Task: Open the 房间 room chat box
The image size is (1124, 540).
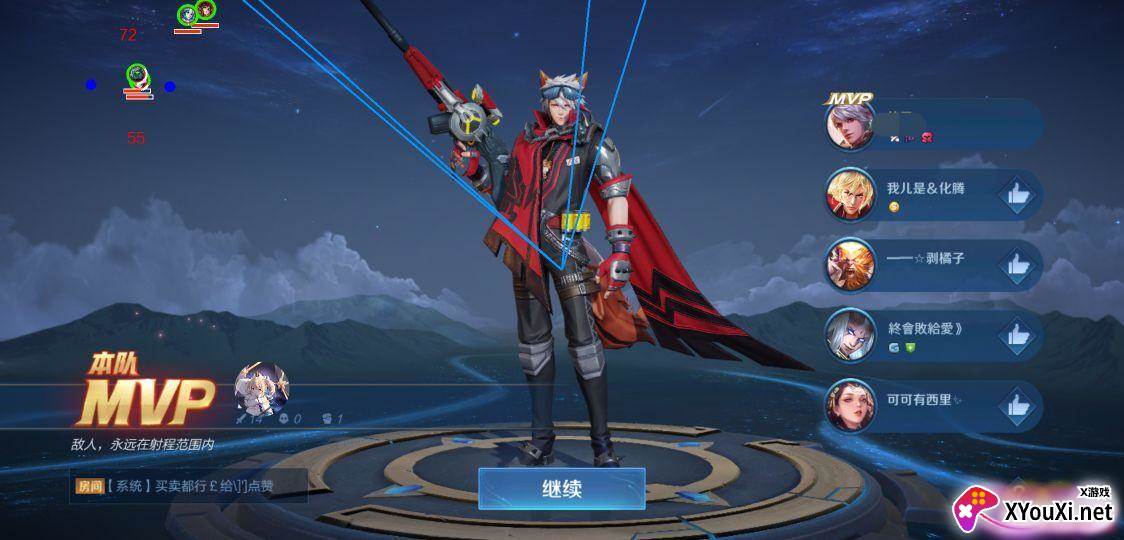Action: coord(190,487)
